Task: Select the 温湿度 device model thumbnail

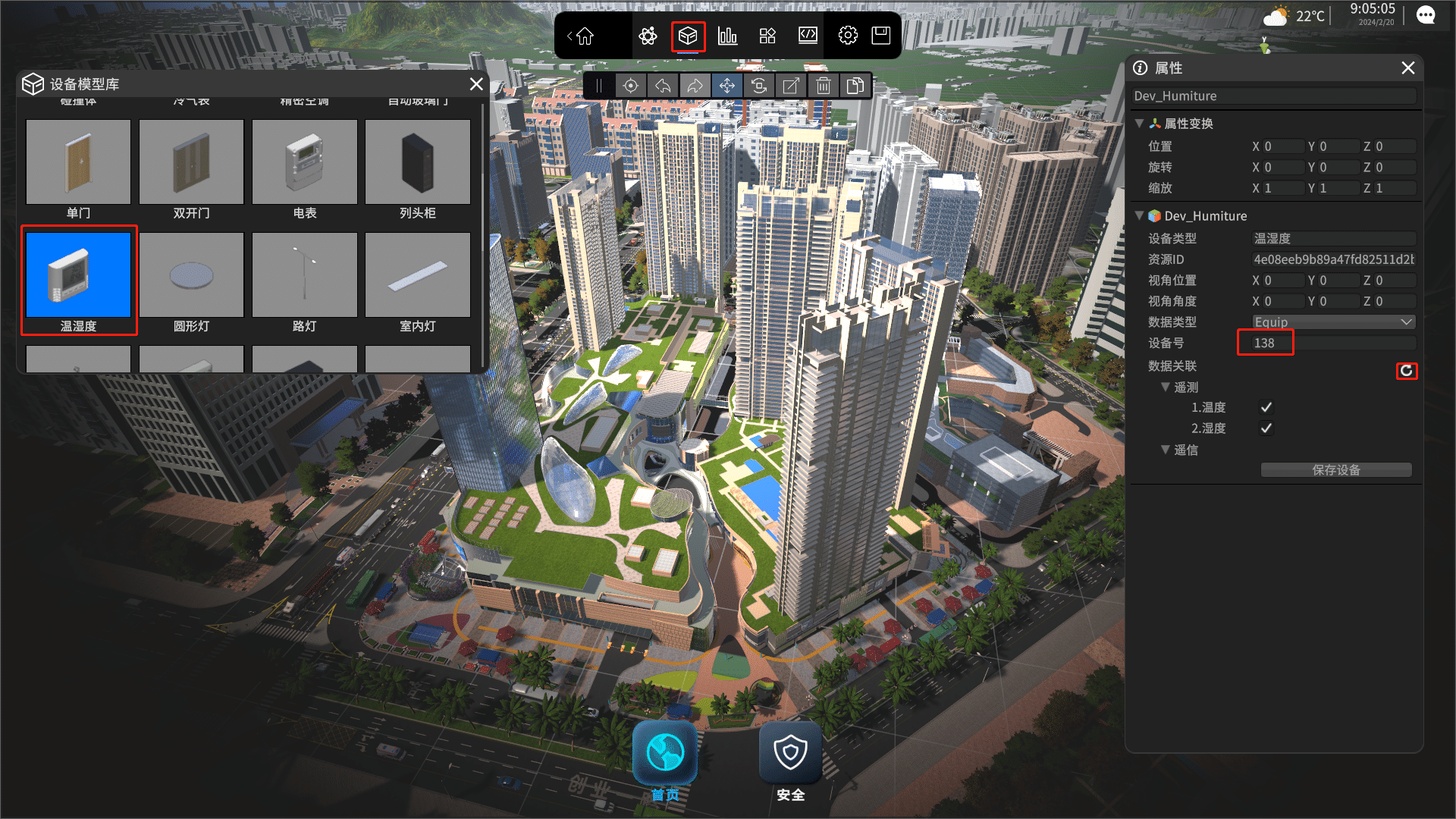Action: tap(78, 275)
